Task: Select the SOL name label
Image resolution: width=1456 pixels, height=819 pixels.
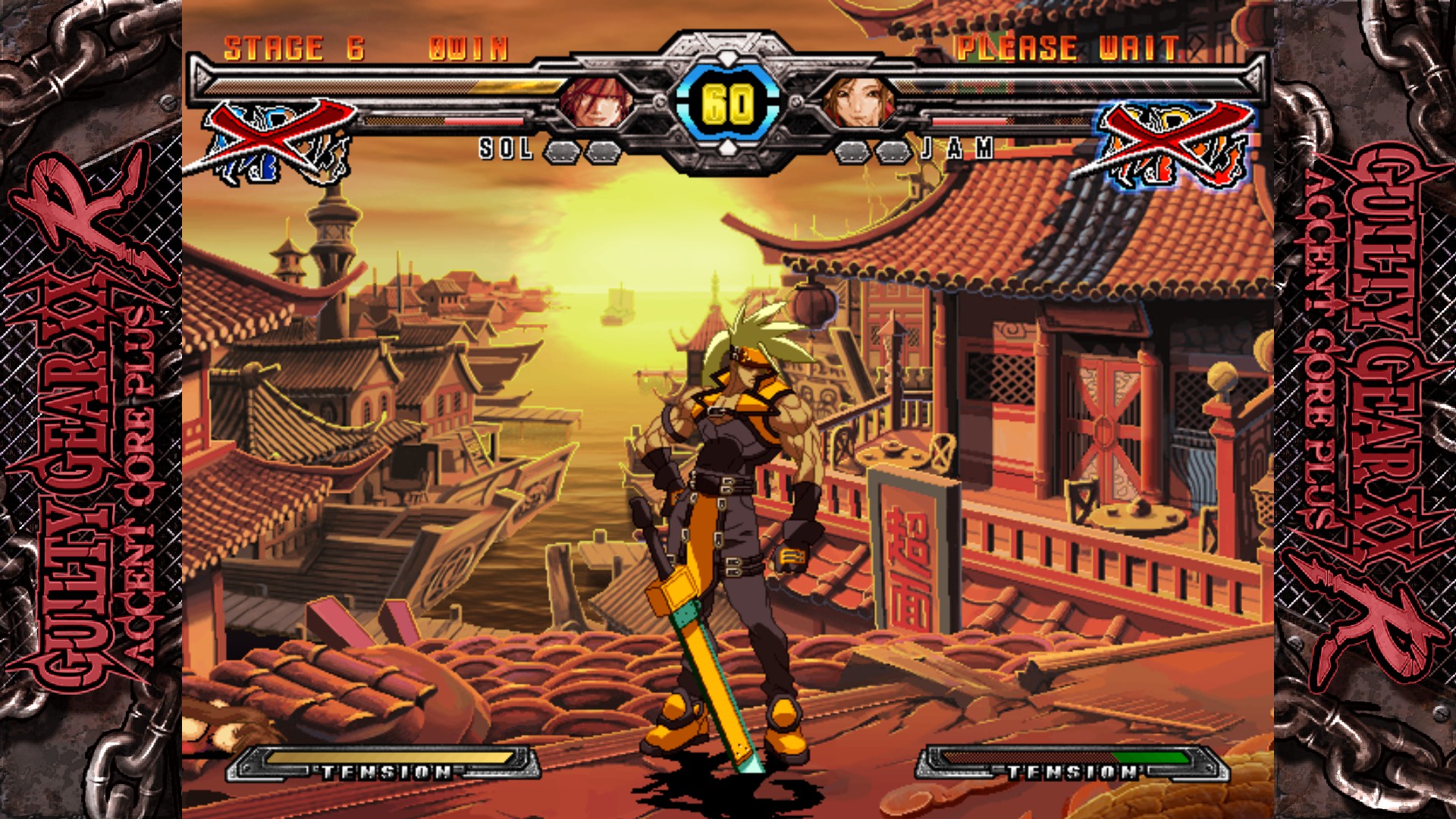Action: click(x=504, y=152)
